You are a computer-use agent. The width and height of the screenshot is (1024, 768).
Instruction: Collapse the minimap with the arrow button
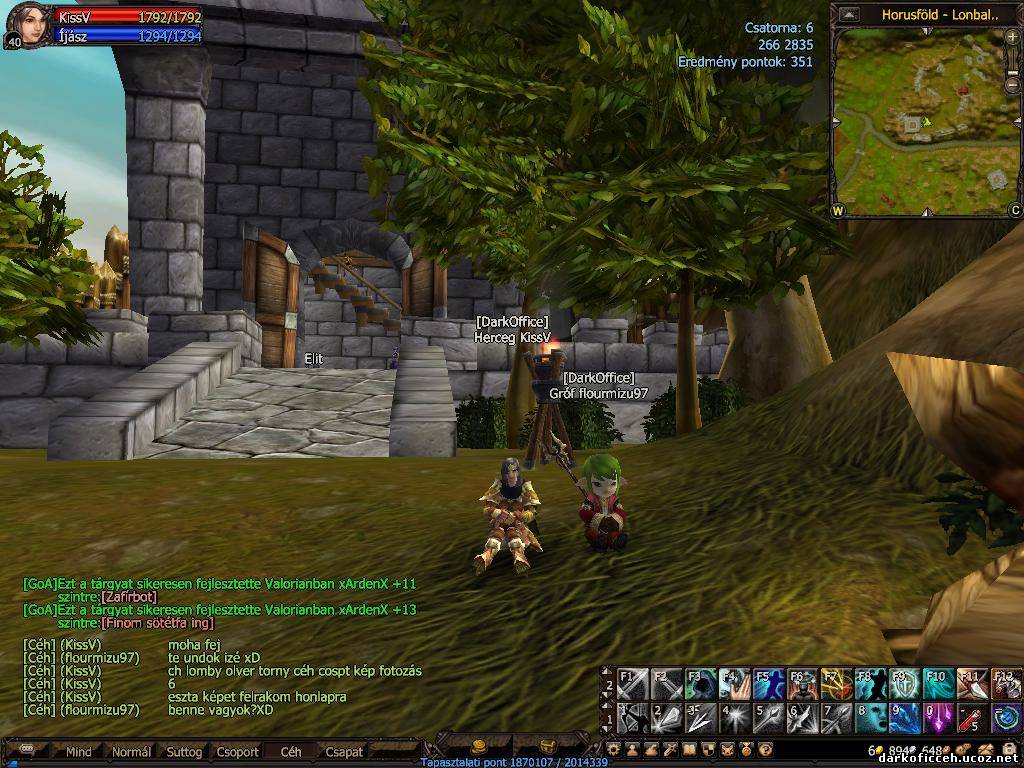[849, 15]
